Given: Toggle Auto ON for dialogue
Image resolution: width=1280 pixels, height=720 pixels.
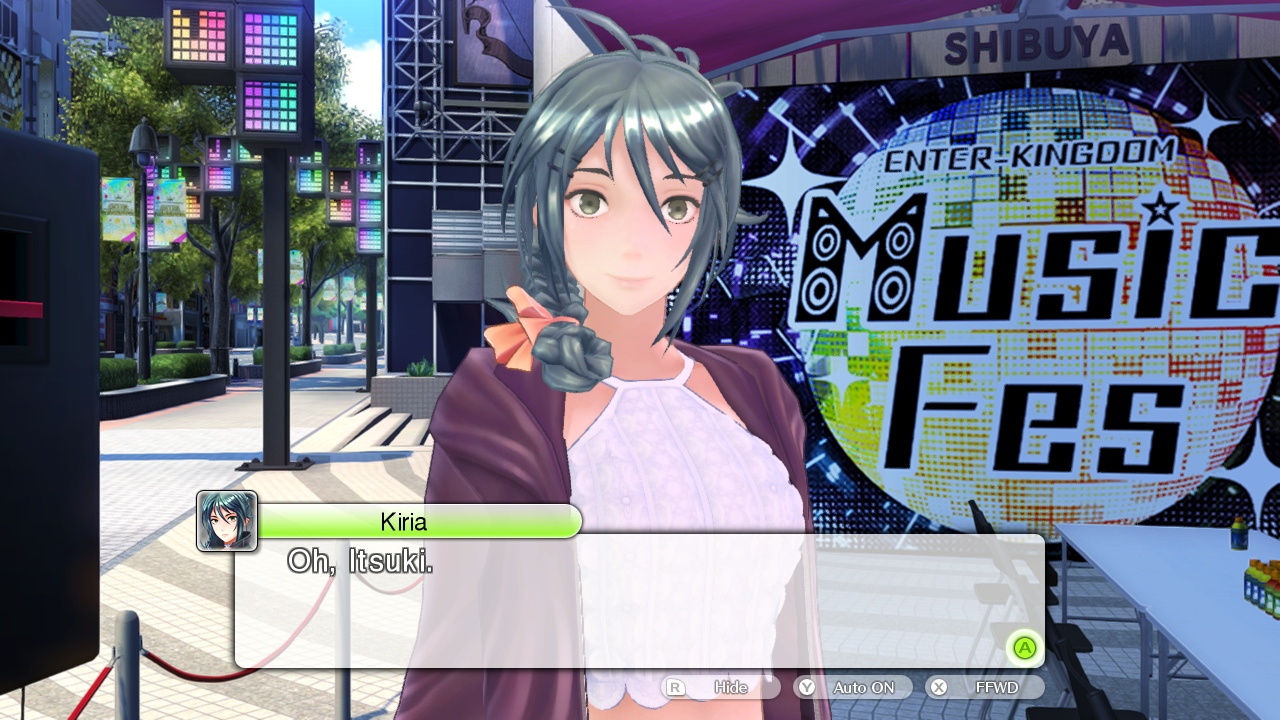Looking at the screenshot, I should 853,688.
